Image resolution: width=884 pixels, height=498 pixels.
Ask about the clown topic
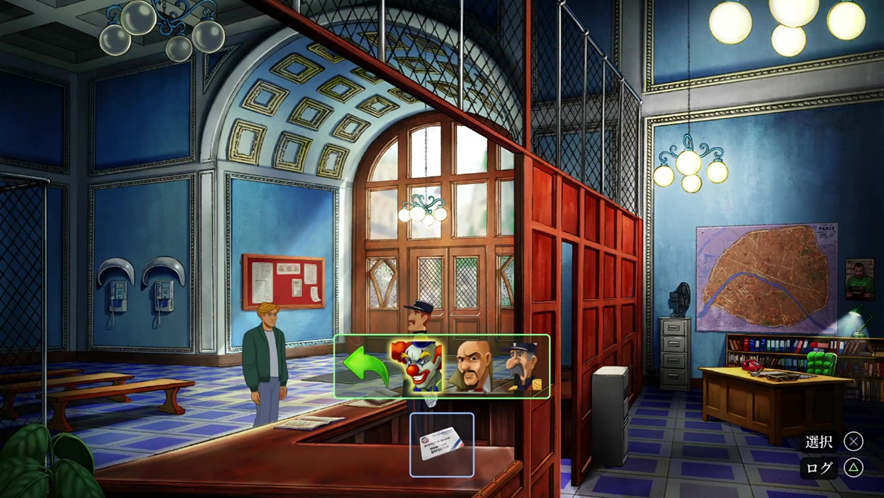[421, 365]
